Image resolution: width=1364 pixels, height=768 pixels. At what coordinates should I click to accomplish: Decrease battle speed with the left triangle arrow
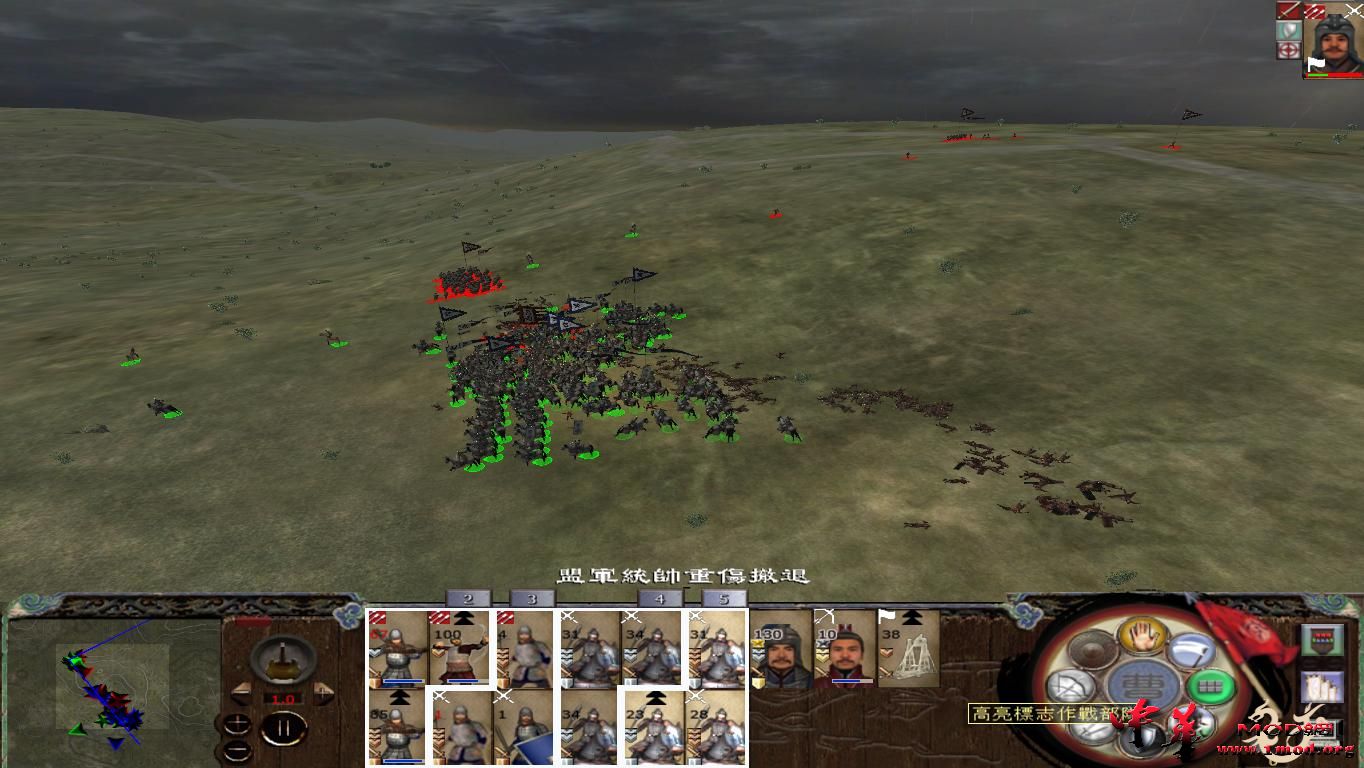click(x=241, y=693)
